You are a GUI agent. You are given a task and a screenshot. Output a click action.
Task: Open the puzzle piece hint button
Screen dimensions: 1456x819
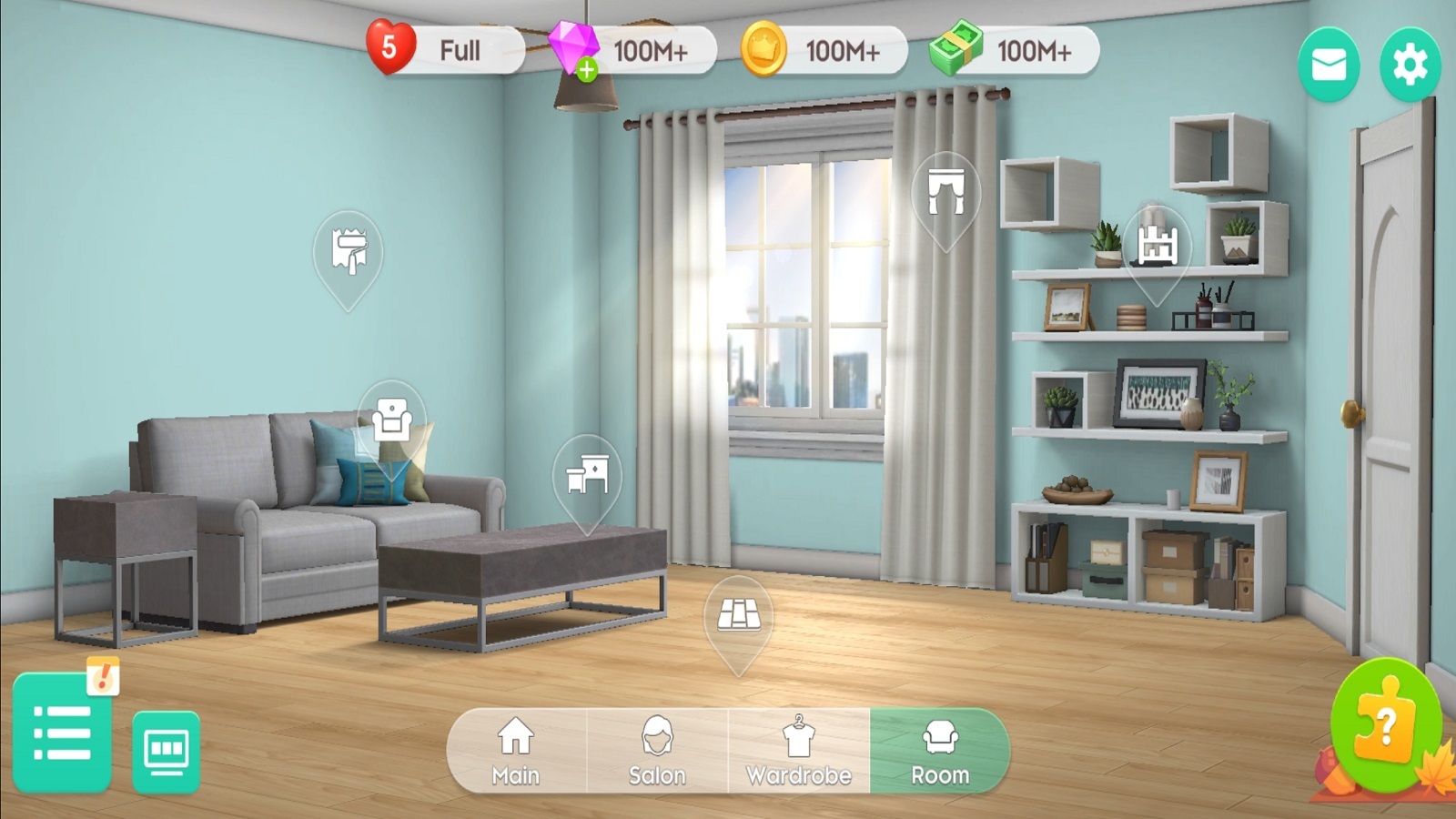(x=1385, y=724)
